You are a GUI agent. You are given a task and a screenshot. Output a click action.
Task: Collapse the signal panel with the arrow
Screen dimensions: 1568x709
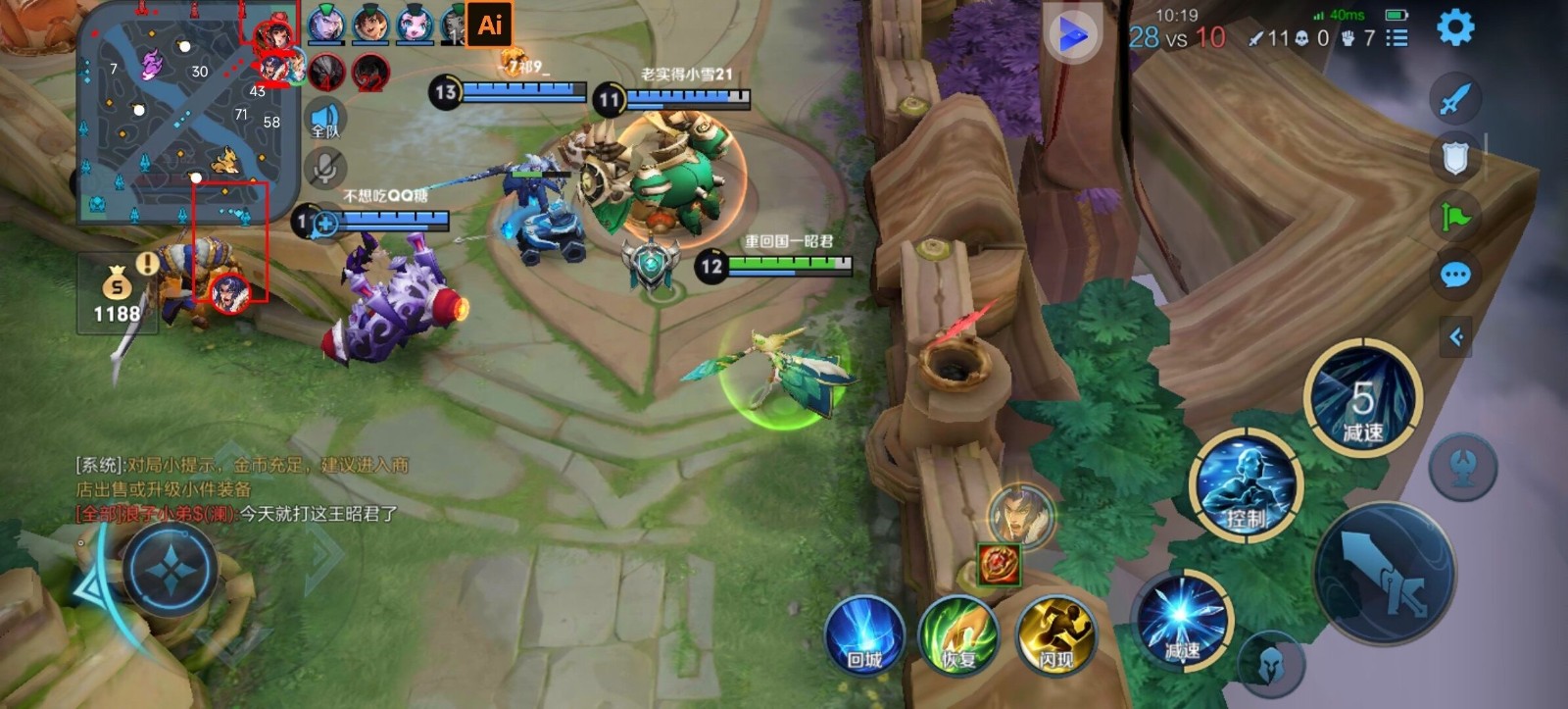pyautogui.click(x=1456, y=337)
